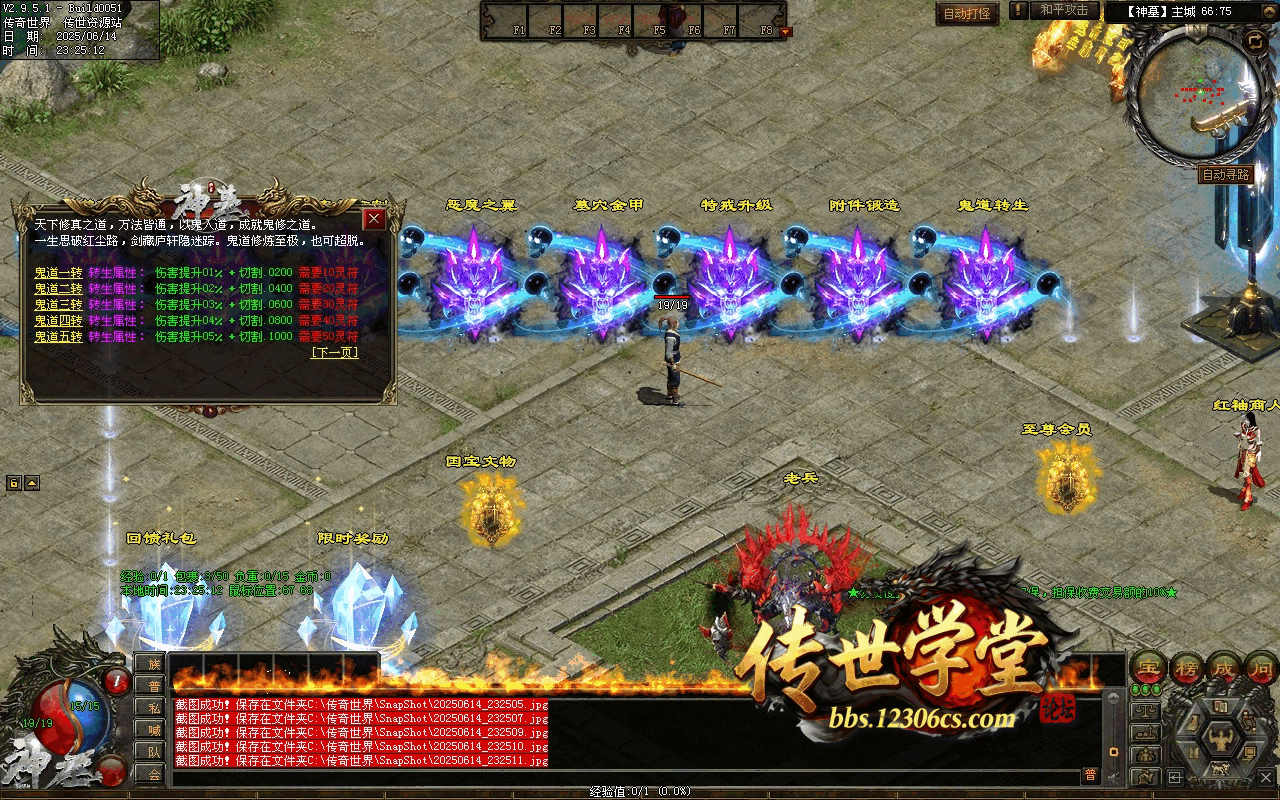Open the 宝 treasure shop button
The image size is (1280, 800).
click(x=1148, y=667)
